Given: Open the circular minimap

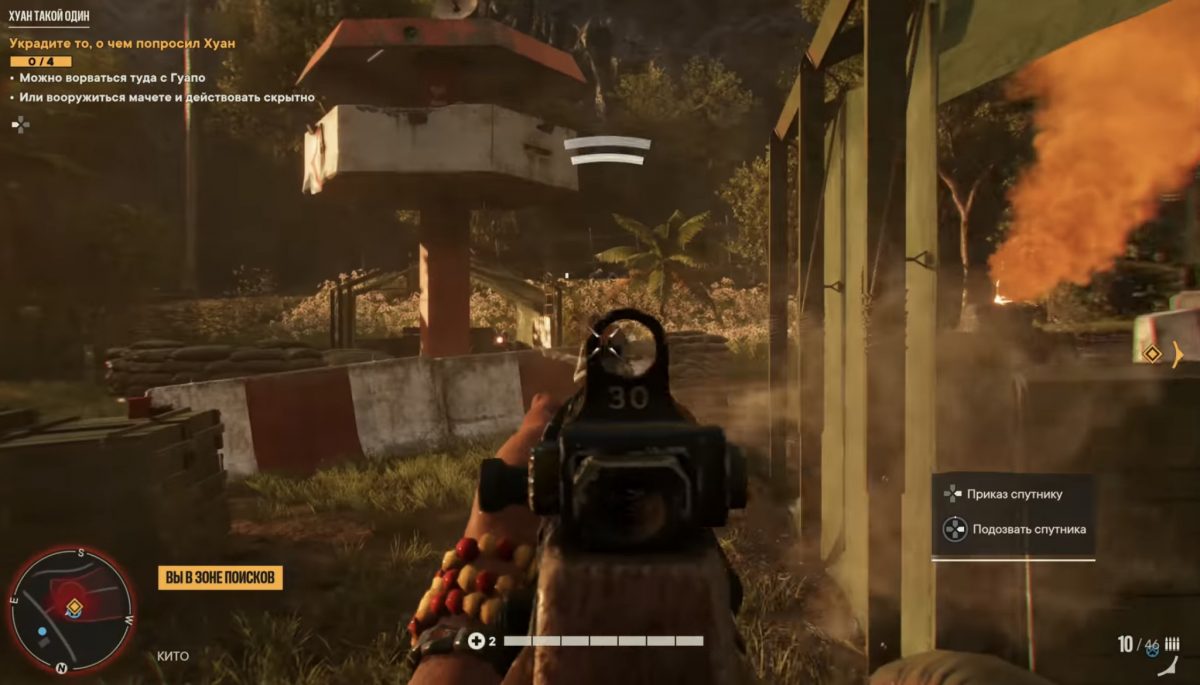Looking at the screenshot, I should point(70,609).
